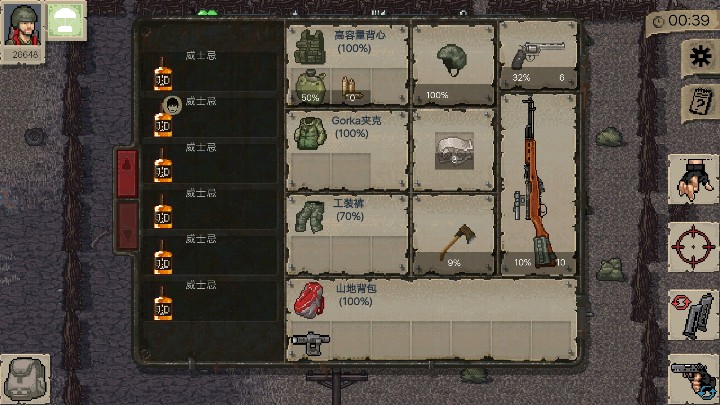This screenshot has height=405, width=720.
Task: Open the journal notes button
Action: point(699,103)
